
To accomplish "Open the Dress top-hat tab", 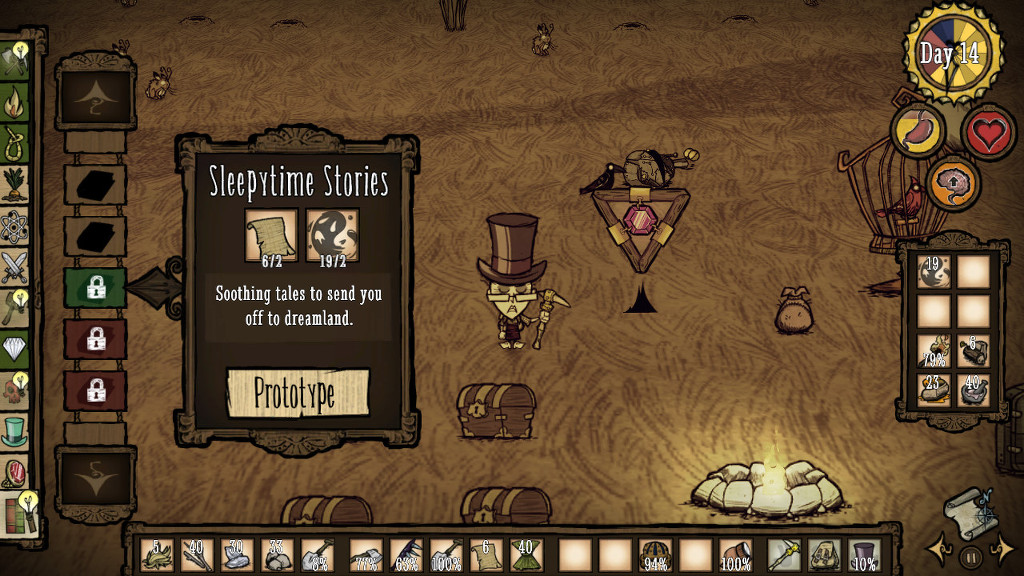I will [x=14, y=431].
